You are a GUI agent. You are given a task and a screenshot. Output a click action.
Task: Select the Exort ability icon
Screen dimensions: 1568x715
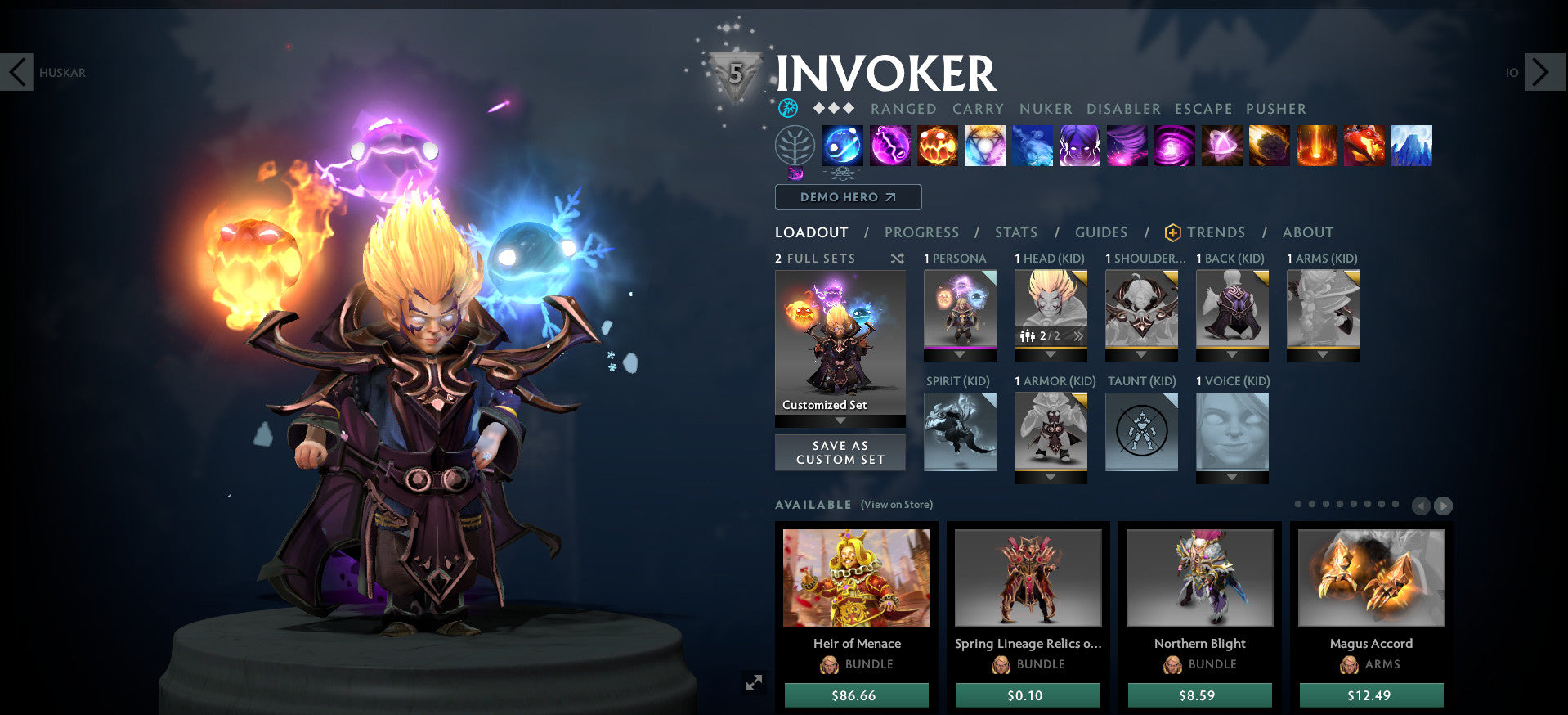938,146
